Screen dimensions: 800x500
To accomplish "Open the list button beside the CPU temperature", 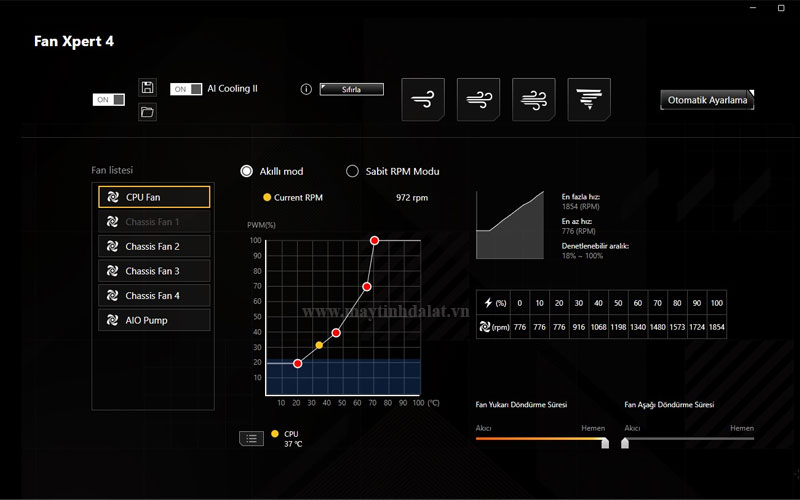I will click(x=251, y=438).
